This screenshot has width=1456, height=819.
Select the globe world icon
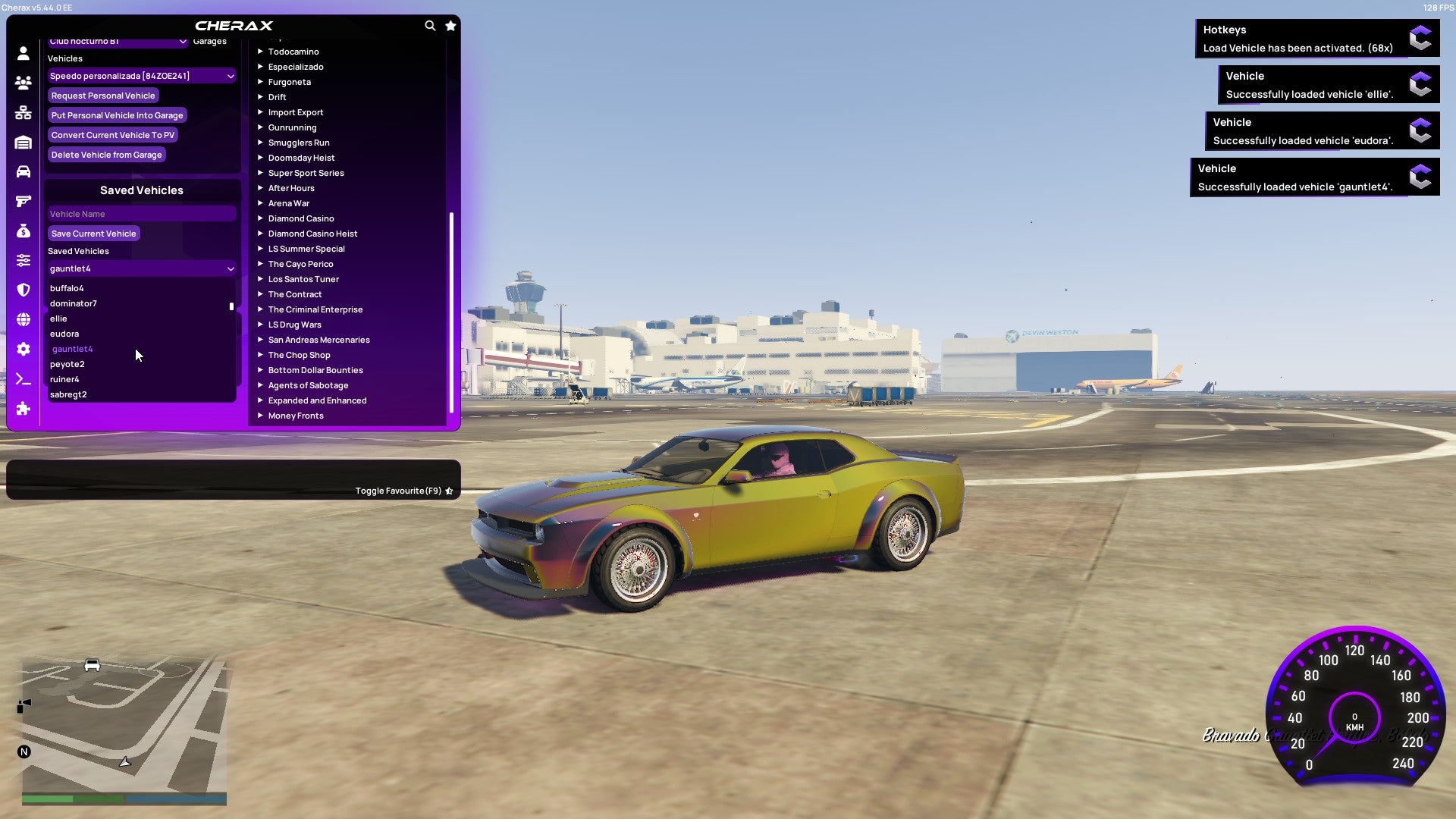pos(23,320)
